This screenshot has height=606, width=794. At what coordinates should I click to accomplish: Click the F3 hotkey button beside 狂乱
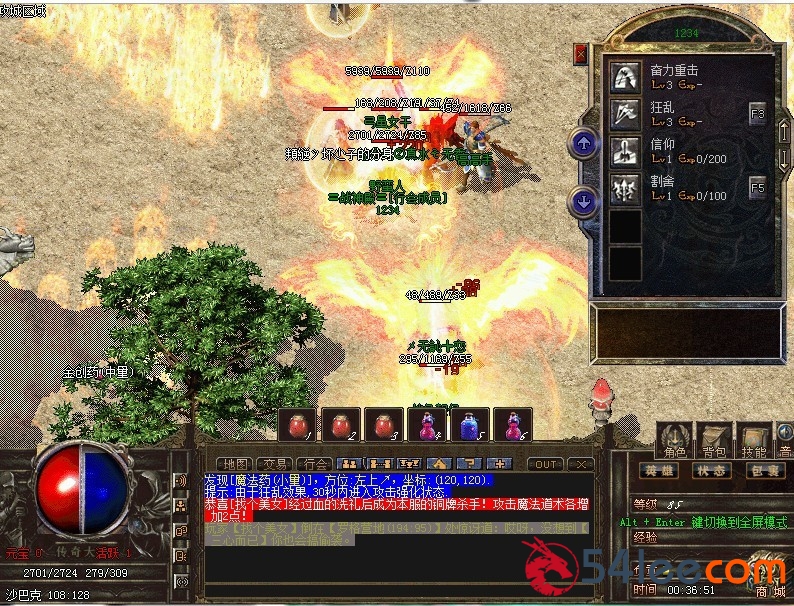point(758,115)
